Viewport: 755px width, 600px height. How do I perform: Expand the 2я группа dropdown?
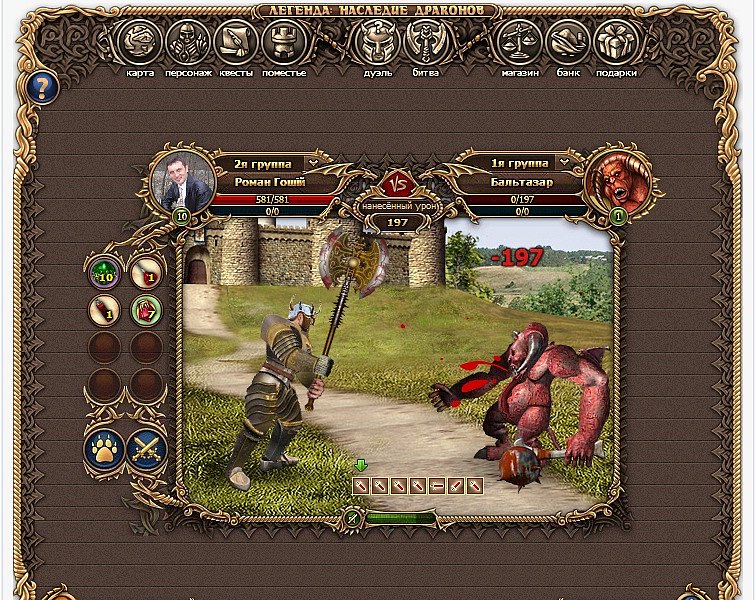(x=311, y=163)
